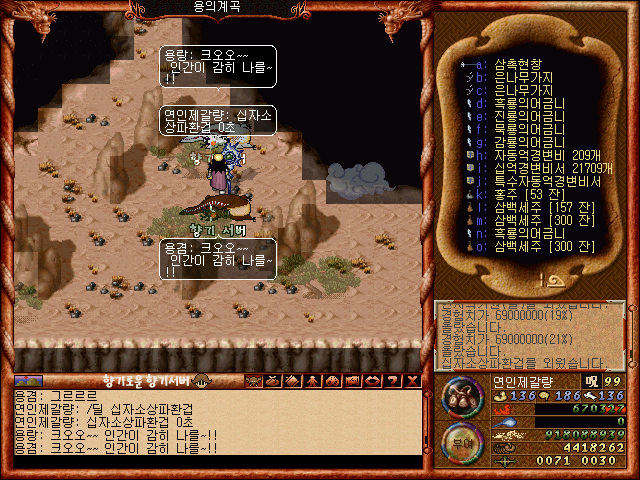Click the X icon on the toolbar
The width and height of the screenshot is (640, 480).
pyautogui.click(x=410, y=380)
